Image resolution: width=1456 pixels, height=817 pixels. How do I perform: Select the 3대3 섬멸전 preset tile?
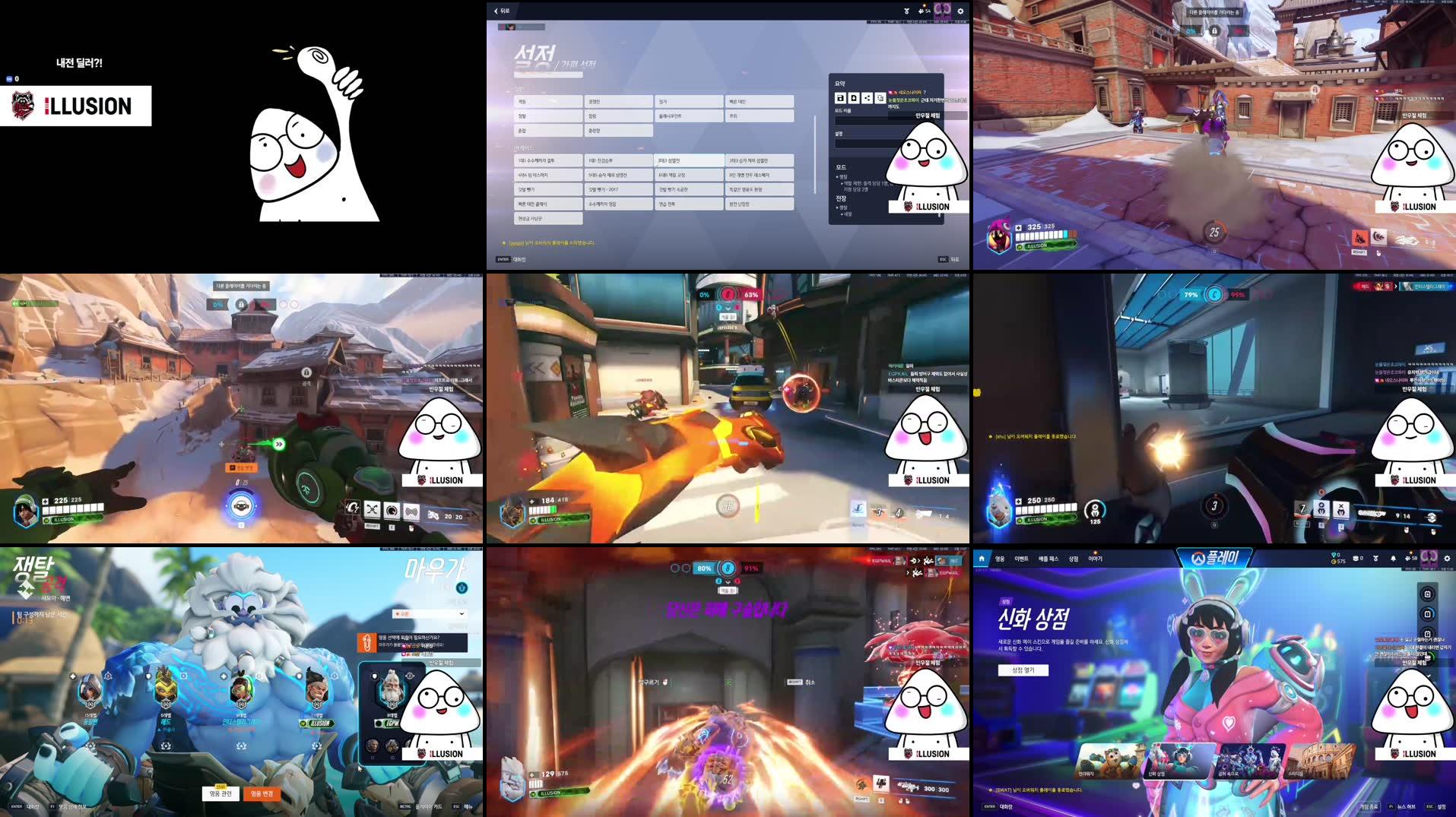(688, 160)
